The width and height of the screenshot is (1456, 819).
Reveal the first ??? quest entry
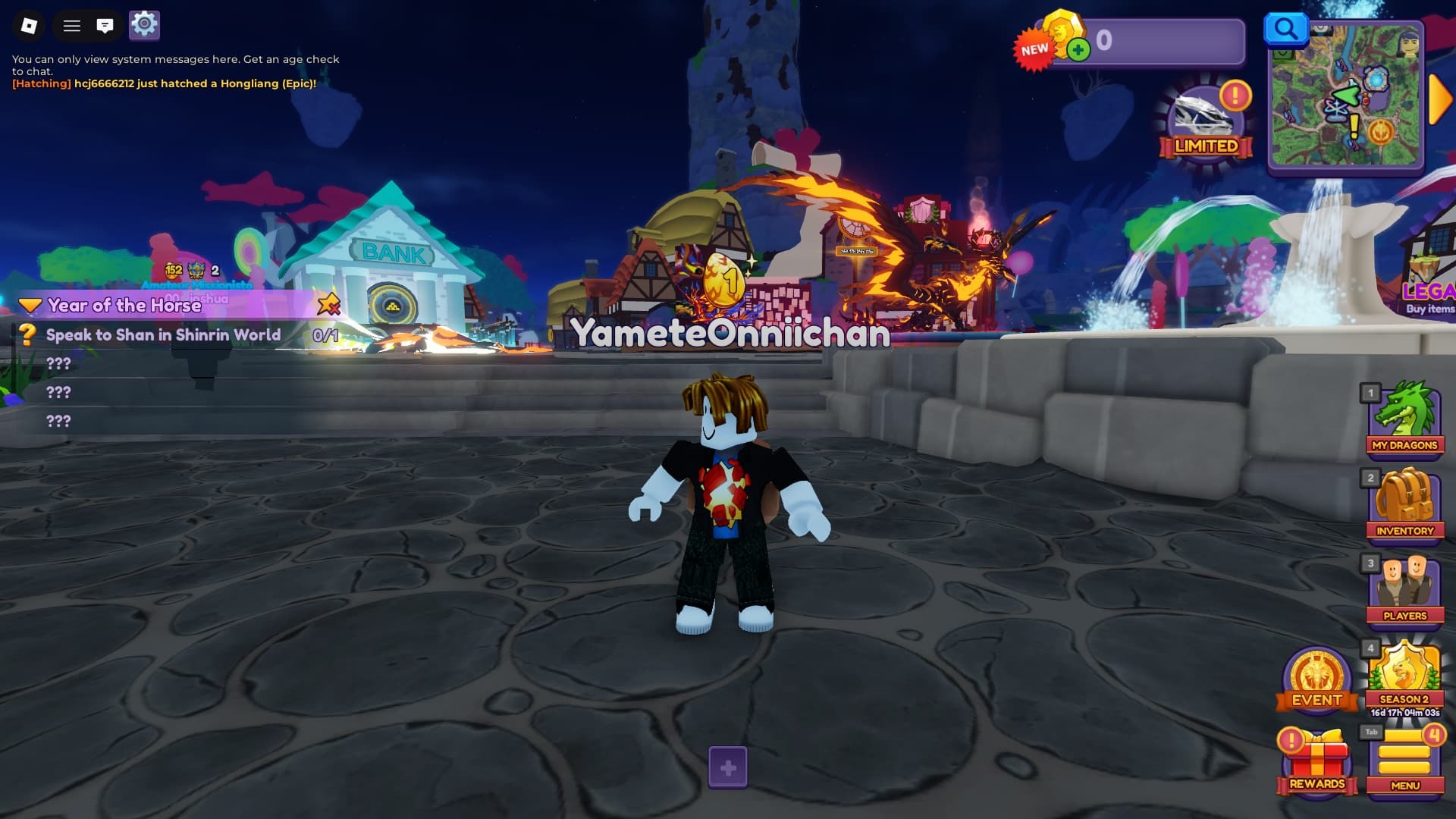point(58,364)
